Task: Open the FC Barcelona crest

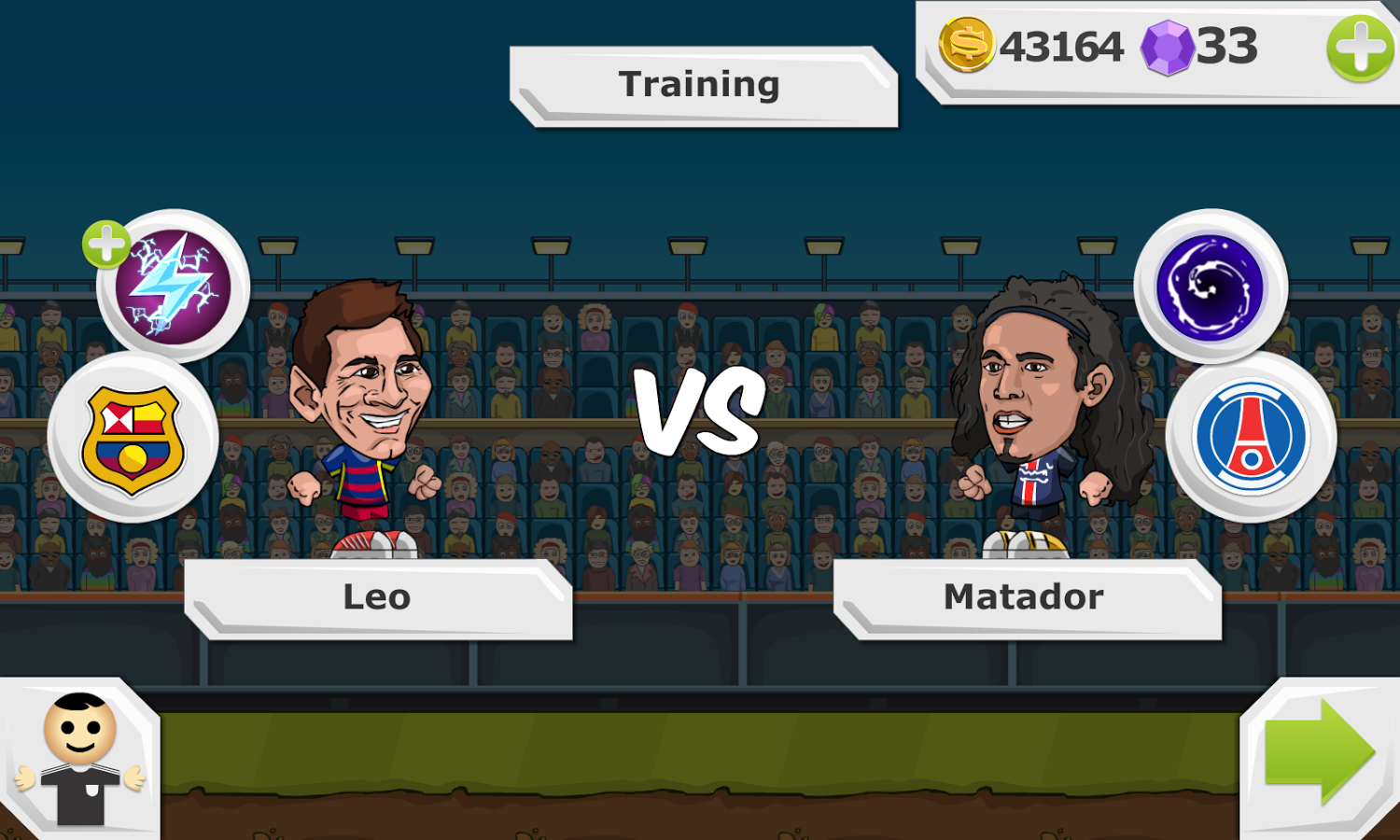Action: click(x=133, y=435)
